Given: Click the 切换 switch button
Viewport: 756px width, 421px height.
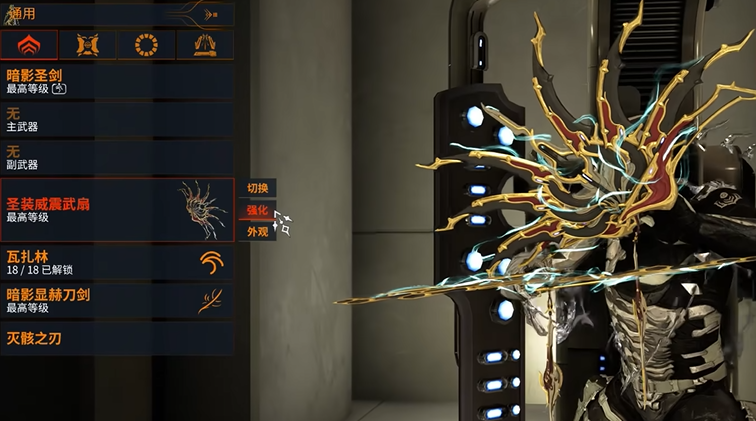Looking at the screenshot, I should pos(257,188).
